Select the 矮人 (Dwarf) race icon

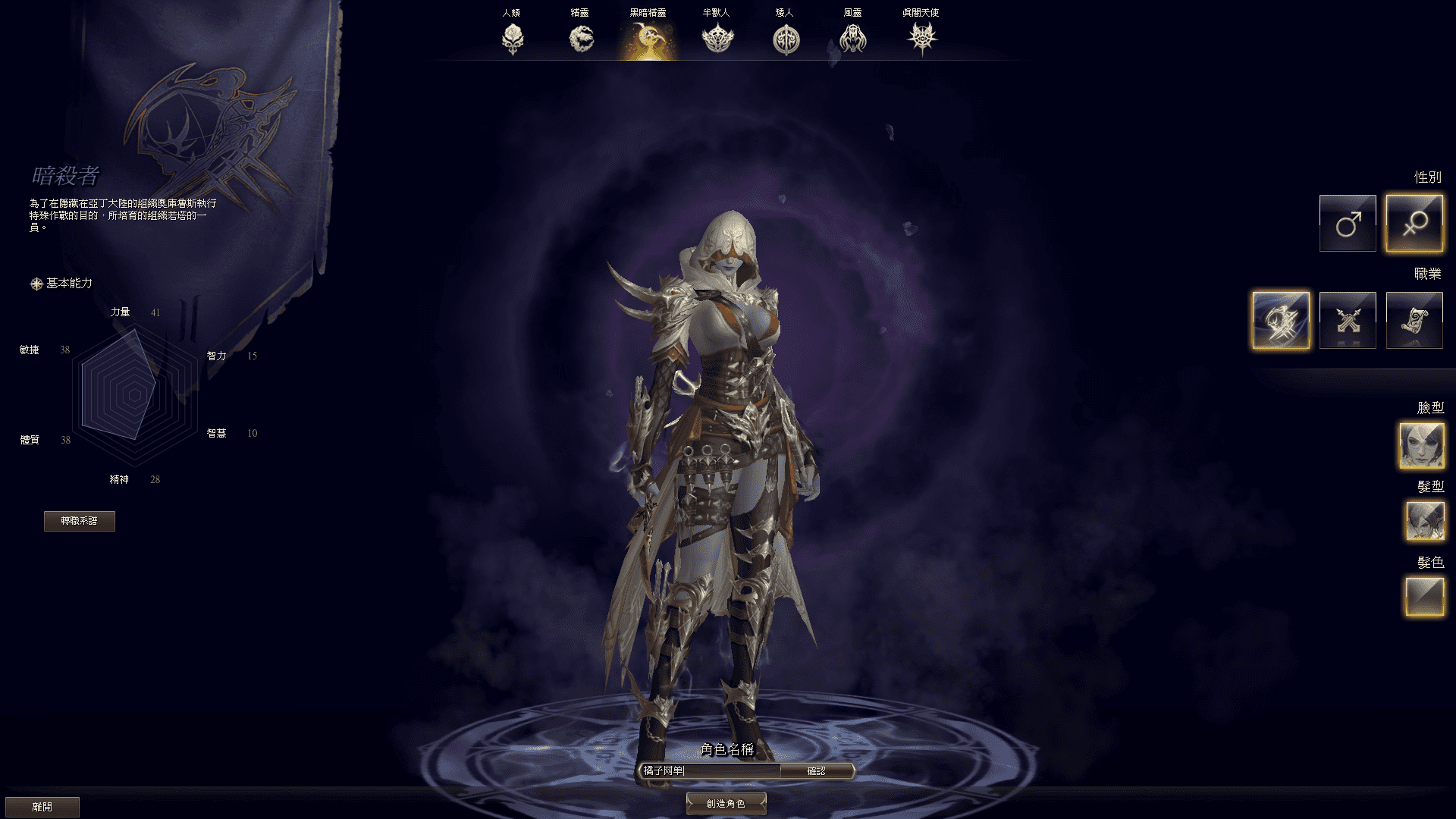785,36
